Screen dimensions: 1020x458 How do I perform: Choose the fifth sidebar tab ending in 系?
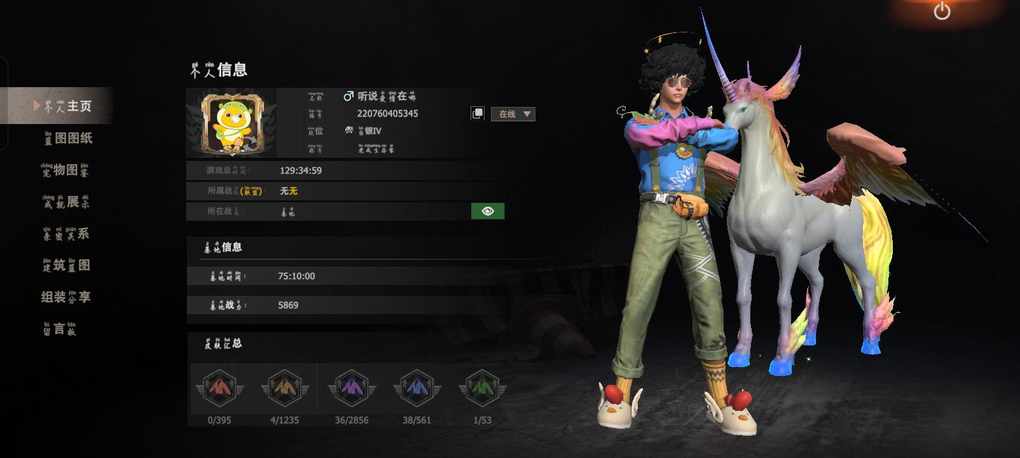[65, 234]
